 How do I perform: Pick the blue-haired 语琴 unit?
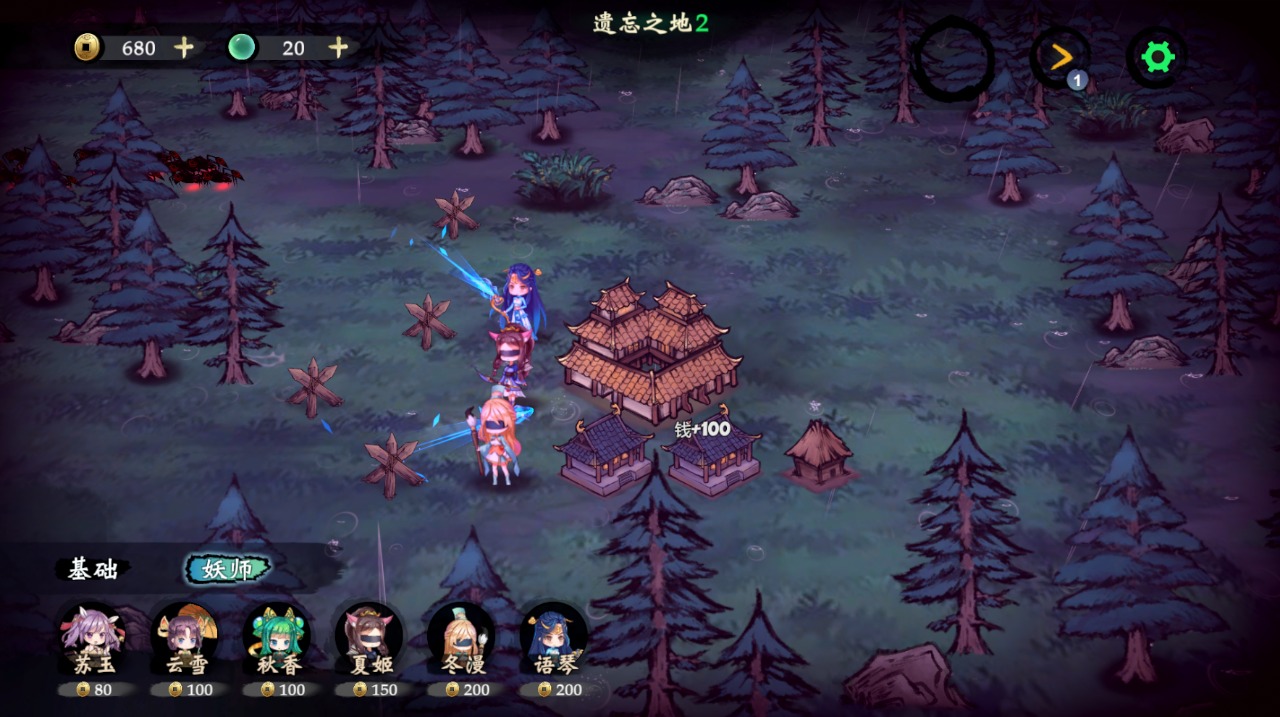pos(553,638)
